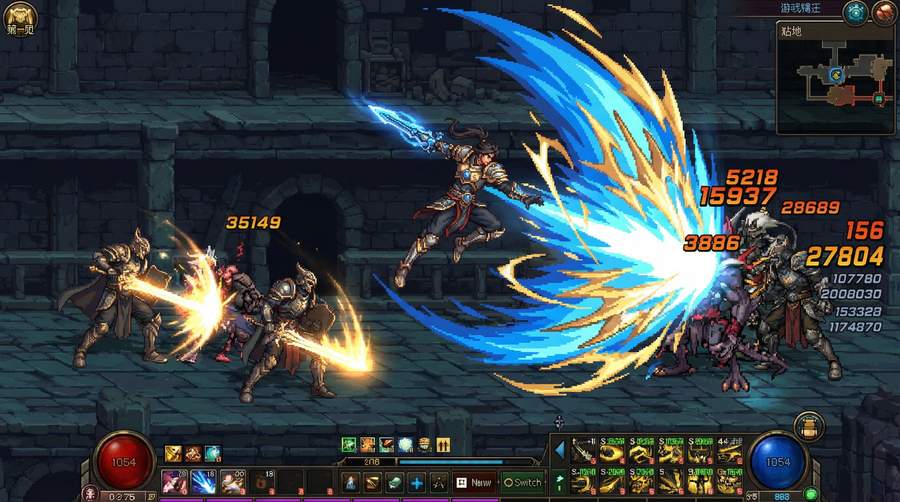Open the teal round icon above minimap

point(854,13)
